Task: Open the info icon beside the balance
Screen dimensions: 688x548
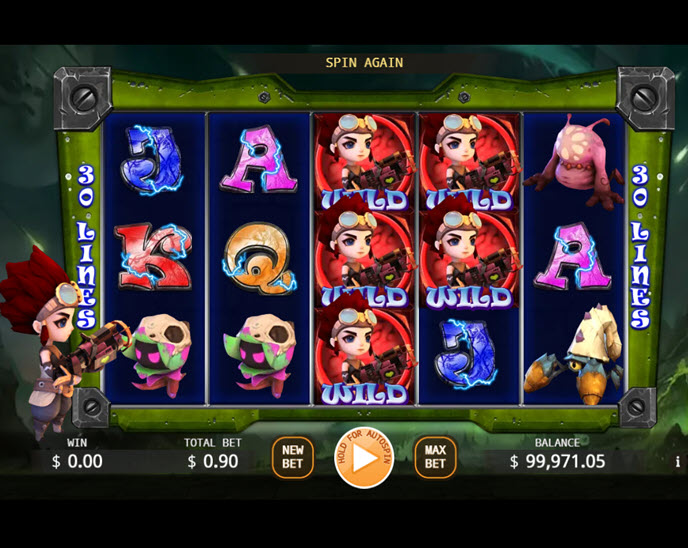Action: pyautogui.click(x=677, y=462)
